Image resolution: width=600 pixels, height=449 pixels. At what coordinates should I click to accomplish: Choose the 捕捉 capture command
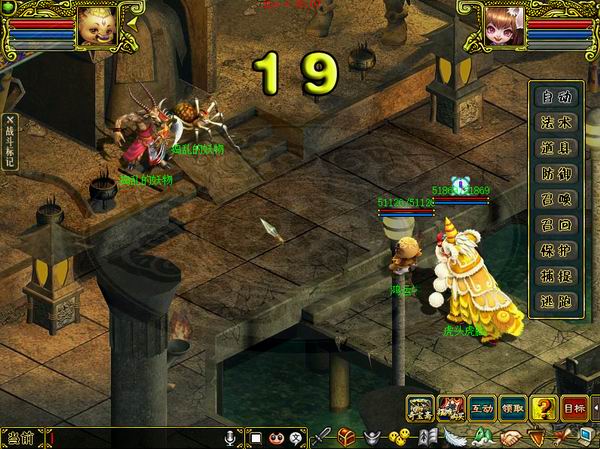(555, 272)
